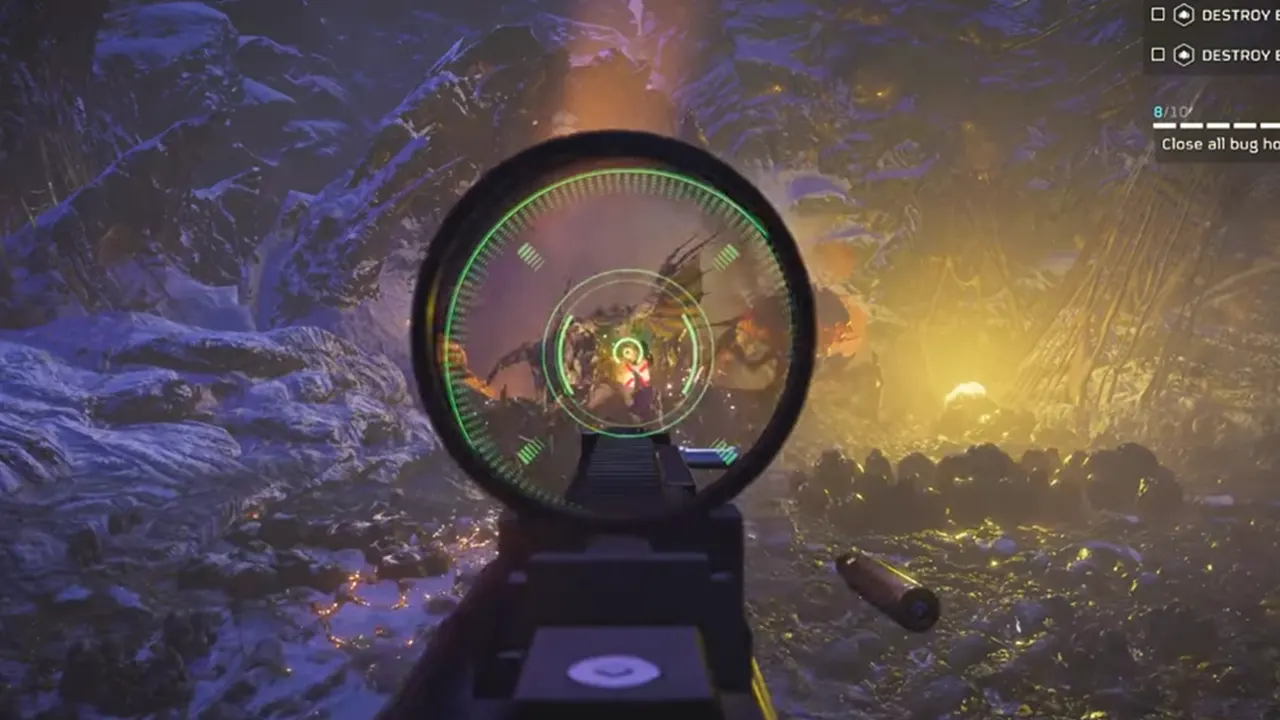Click the hexagon icon beside the first DESTROY objective
The image size is (1280, 720).
pos(1186,15)
